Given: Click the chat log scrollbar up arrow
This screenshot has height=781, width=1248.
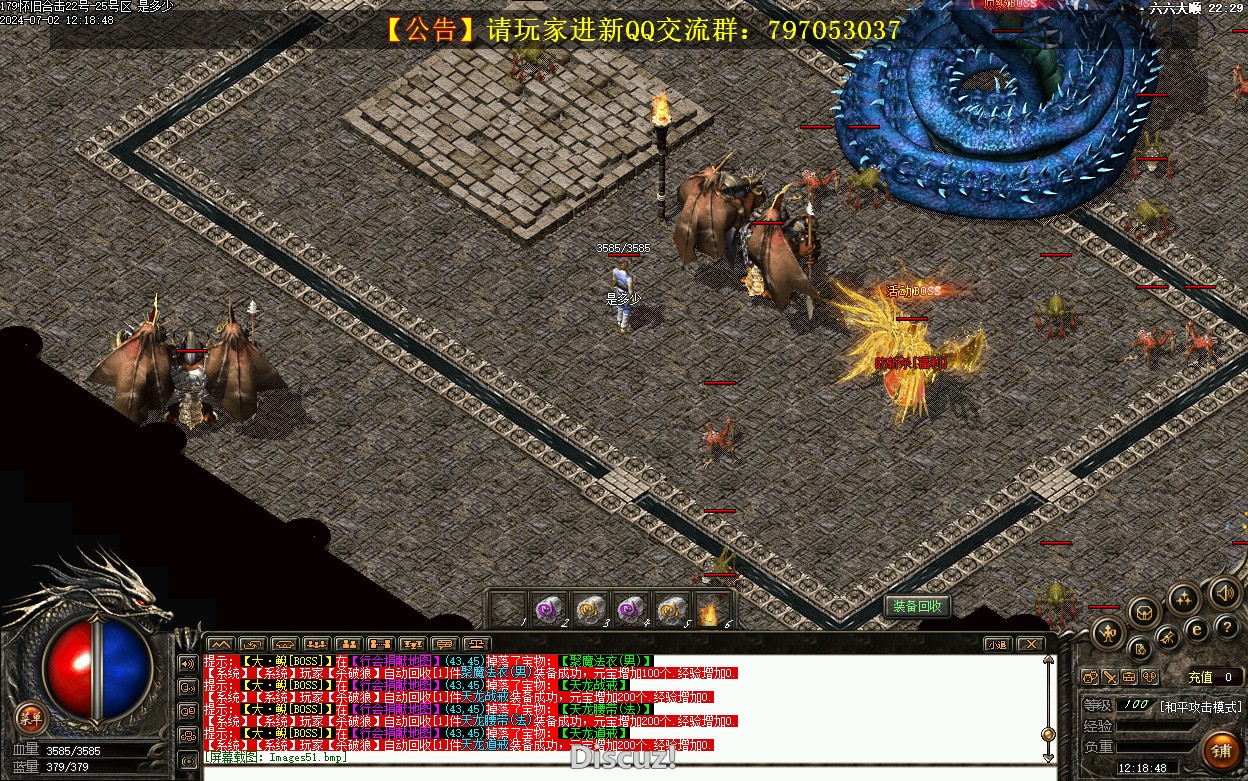Looking at the screenshot, I should [1048, 660].
